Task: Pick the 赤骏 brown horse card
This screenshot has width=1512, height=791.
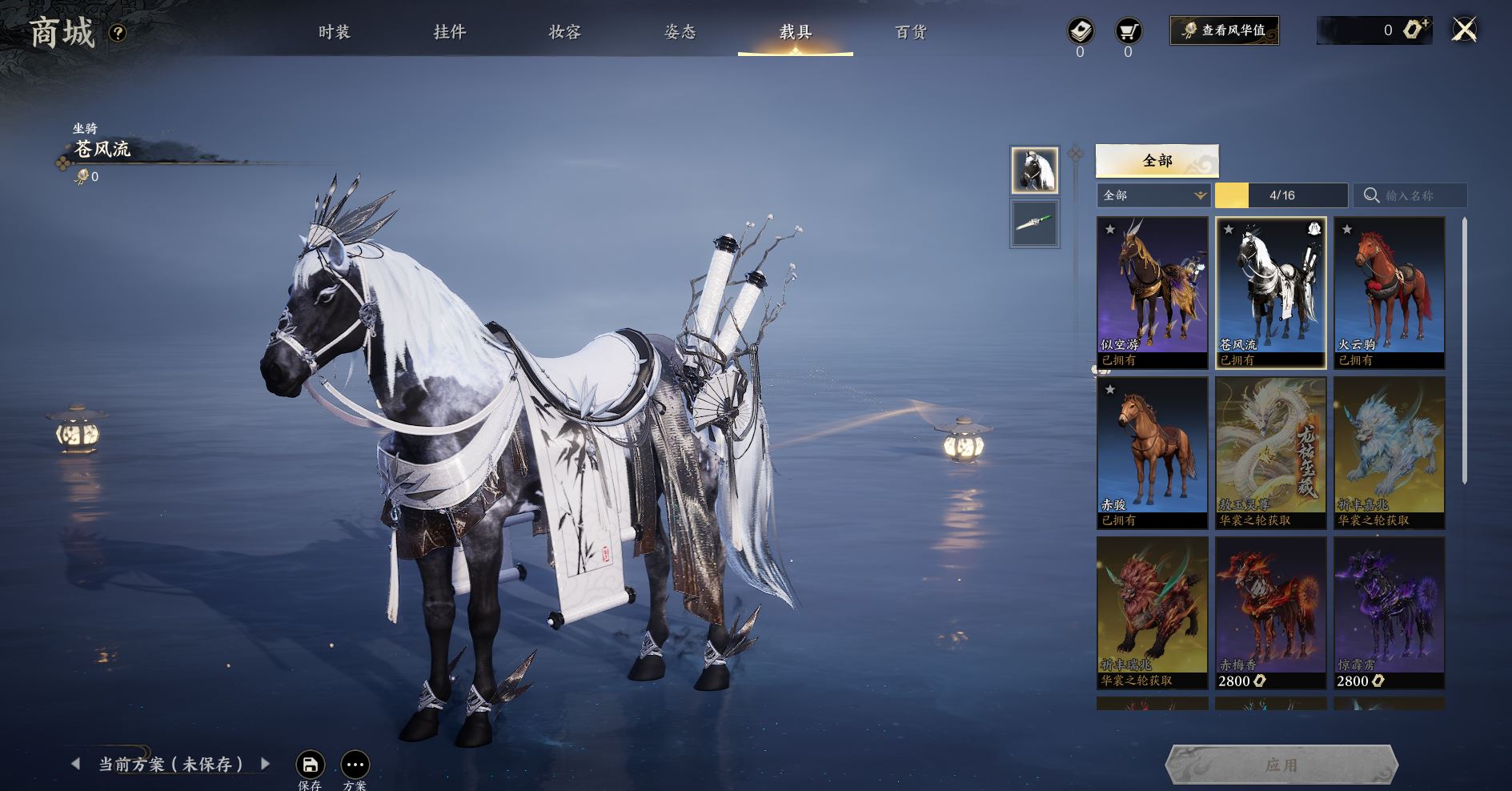Action: point(1152,452)
